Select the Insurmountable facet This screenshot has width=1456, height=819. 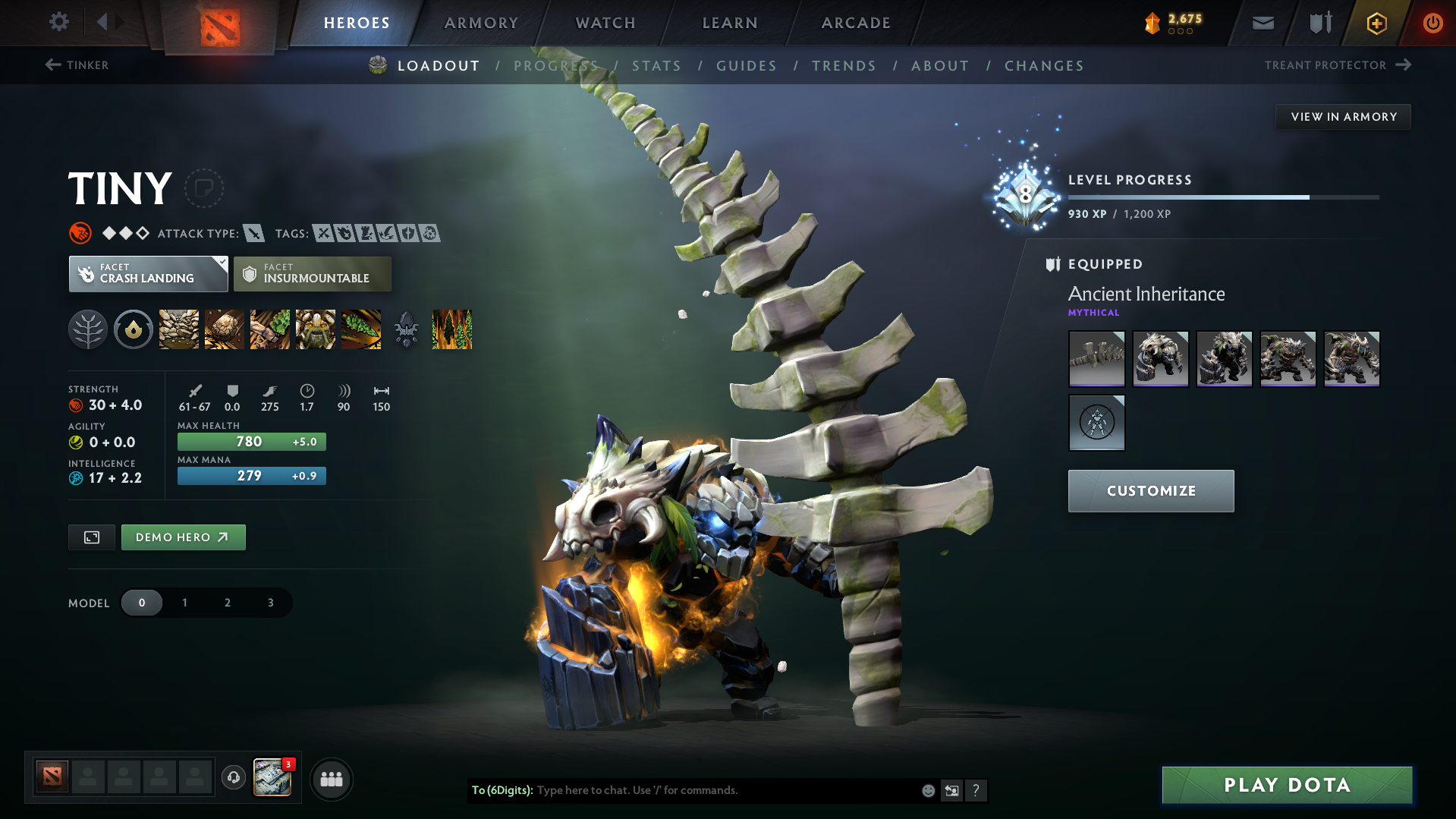tap(312, 274)
